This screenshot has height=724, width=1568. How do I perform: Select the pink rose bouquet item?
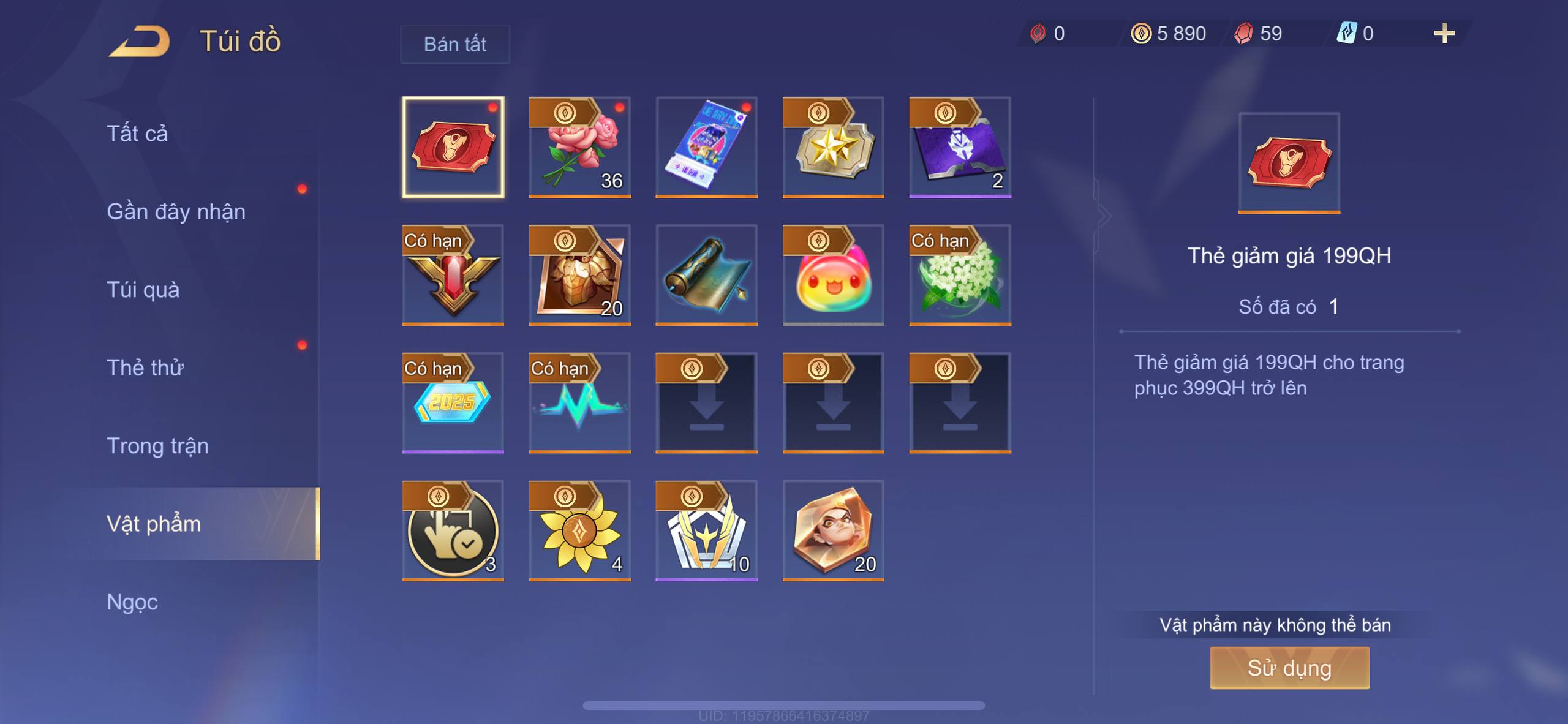click(579, 148)
